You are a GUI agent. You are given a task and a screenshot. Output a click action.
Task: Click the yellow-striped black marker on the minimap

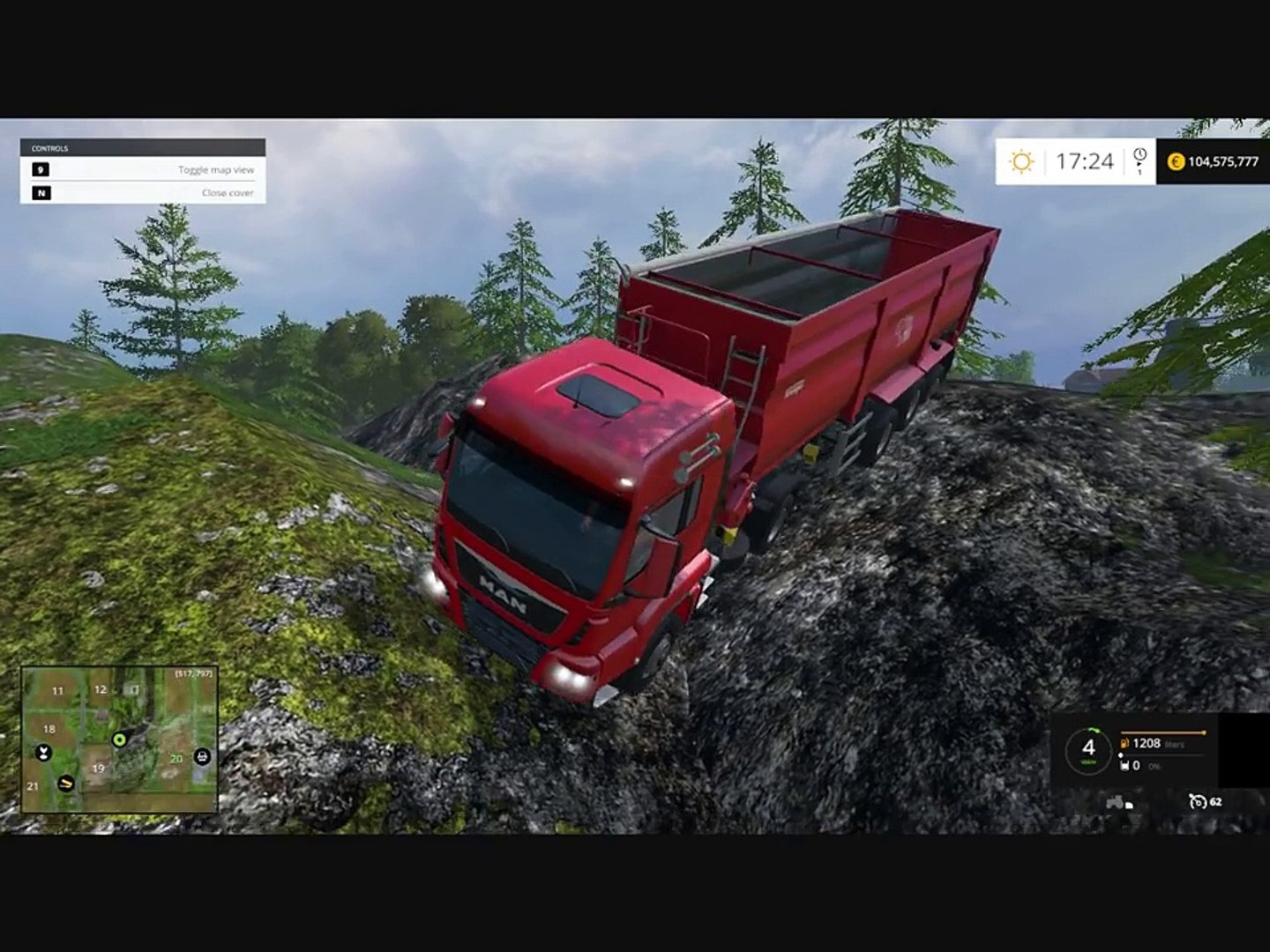(x=66, y=783)
